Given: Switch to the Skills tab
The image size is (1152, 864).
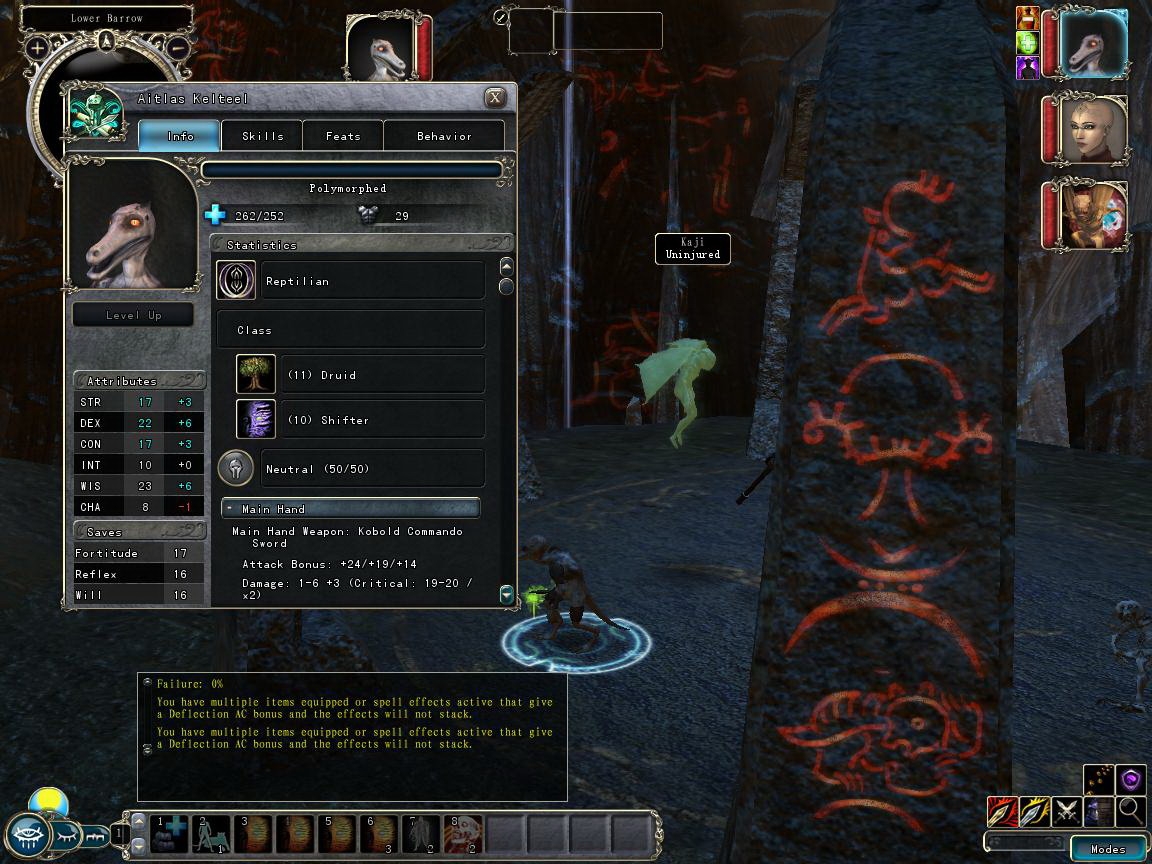Looking at the screenshot, I should pyautogui.click(x=262, y=136).
